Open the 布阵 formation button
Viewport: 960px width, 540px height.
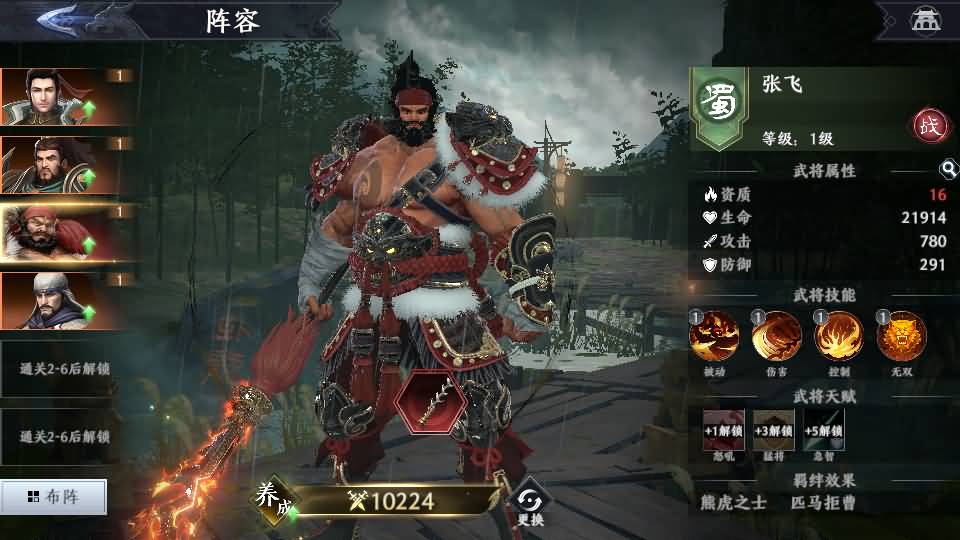tap(53, 496)
